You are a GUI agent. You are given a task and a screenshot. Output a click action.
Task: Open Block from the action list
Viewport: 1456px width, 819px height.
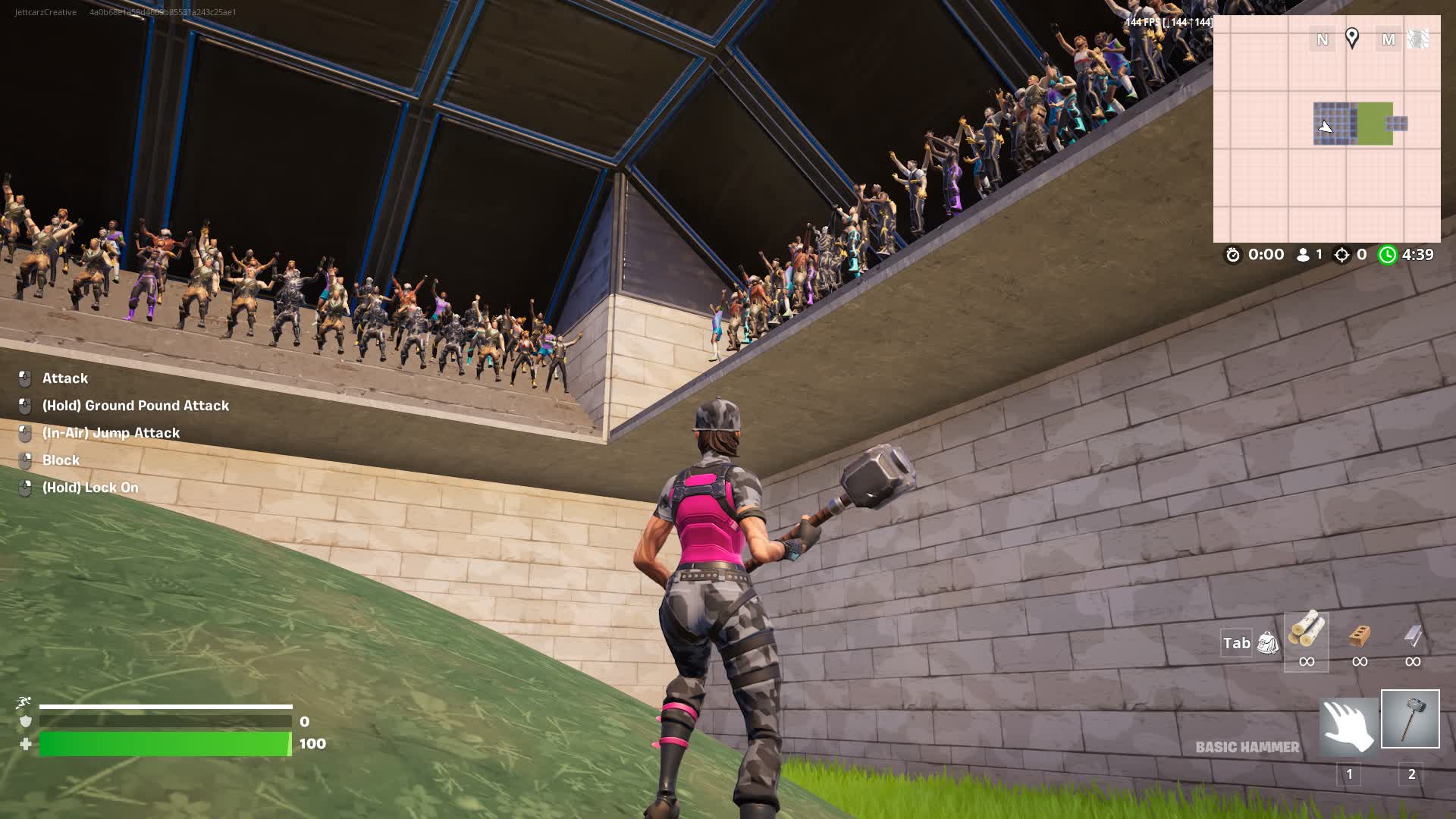click(x=61, y=460)
